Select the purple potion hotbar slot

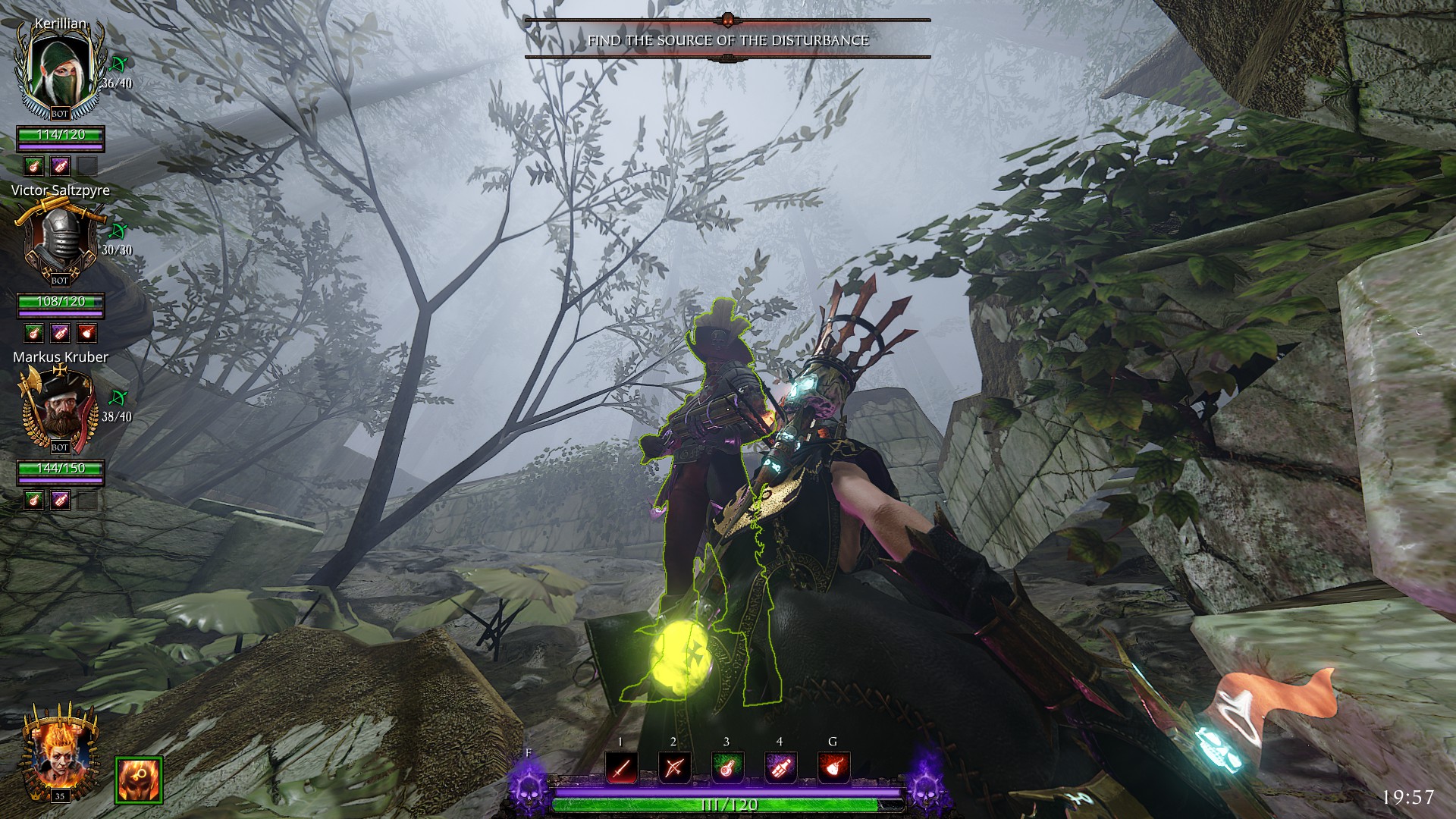tap(780, 769)
